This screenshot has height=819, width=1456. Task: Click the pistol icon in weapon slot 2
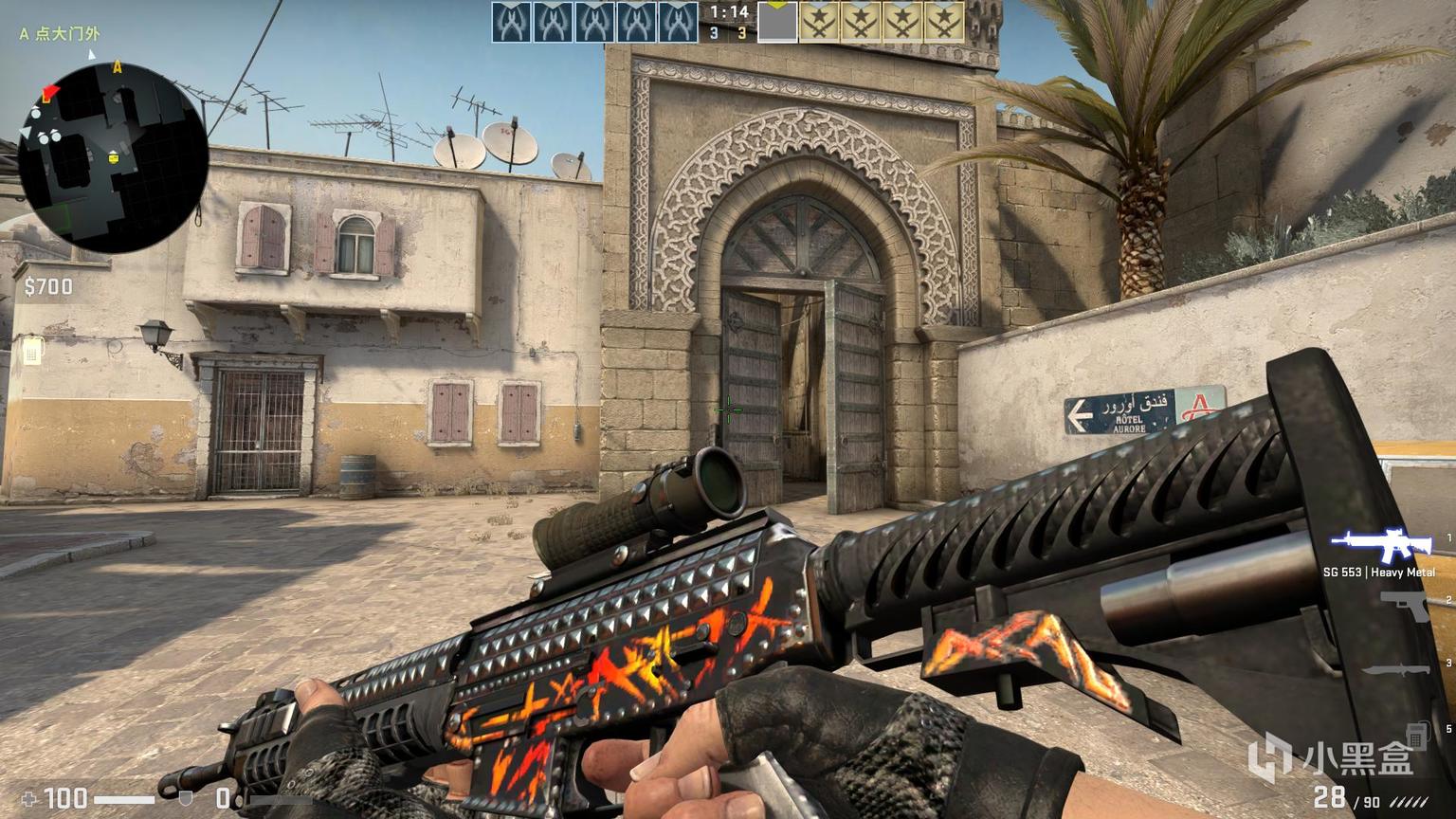coord(1403,607)
